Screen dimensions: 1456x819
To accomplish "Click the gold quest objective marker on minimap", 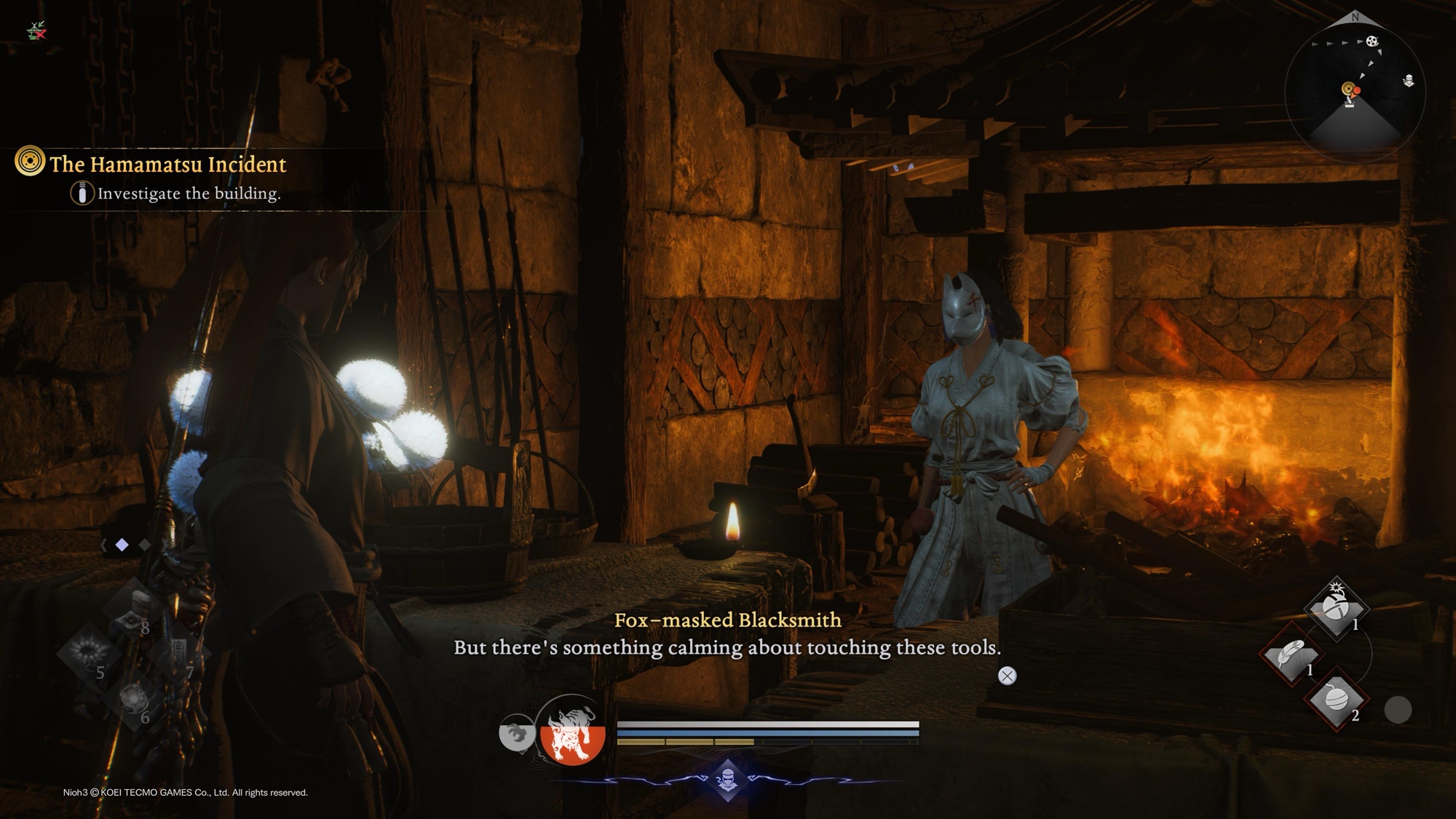I will click(1348, 90).
